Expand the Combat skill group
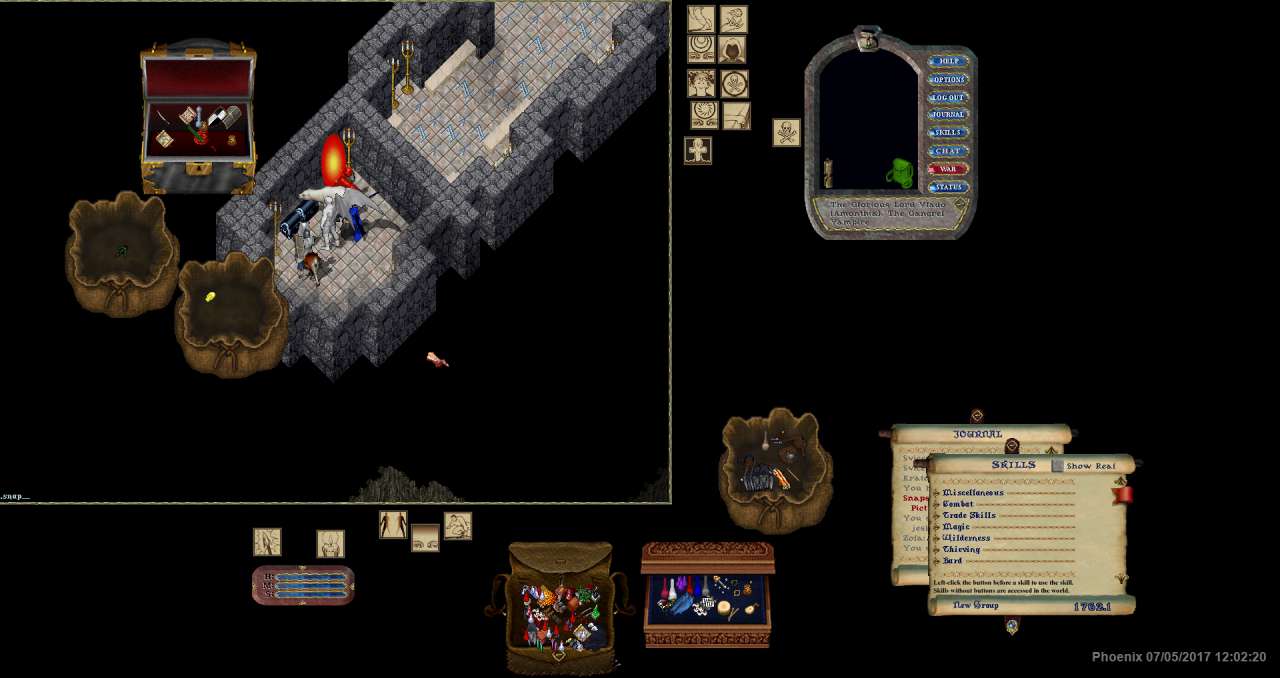 937,504
